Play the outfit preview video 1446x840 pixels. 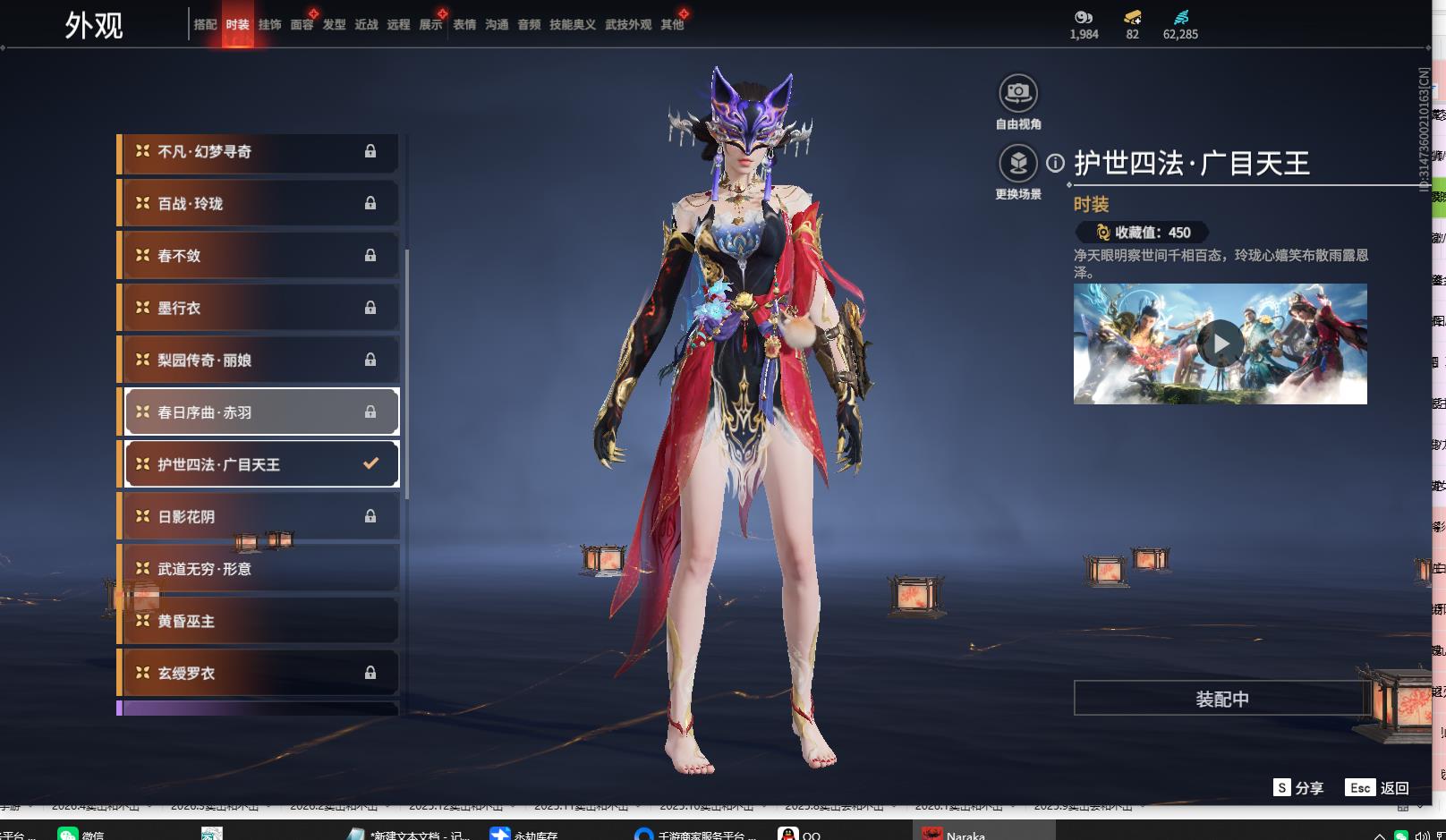1221,344
